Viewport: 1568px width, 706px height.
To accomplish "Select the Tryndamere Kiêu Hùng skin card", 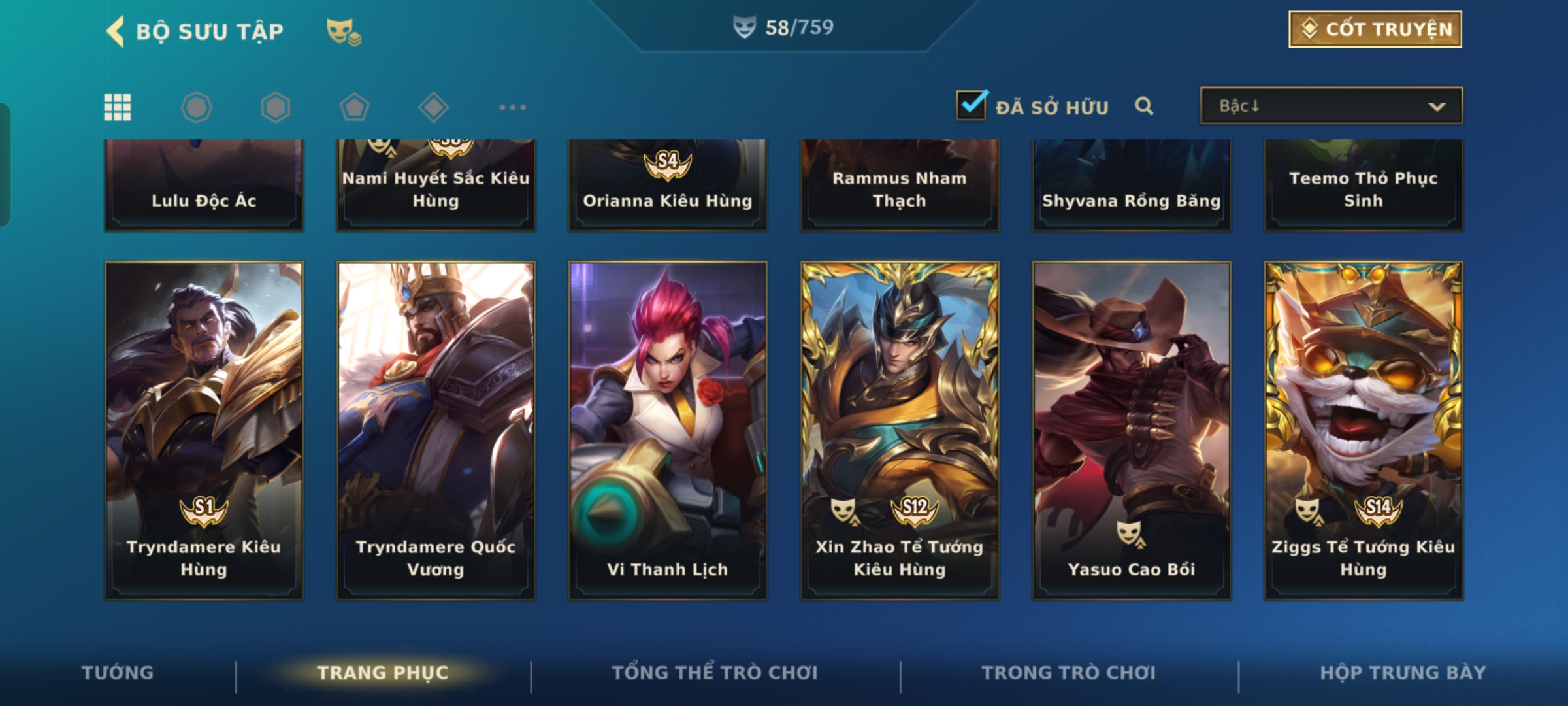I will click(x=204, y=430).
